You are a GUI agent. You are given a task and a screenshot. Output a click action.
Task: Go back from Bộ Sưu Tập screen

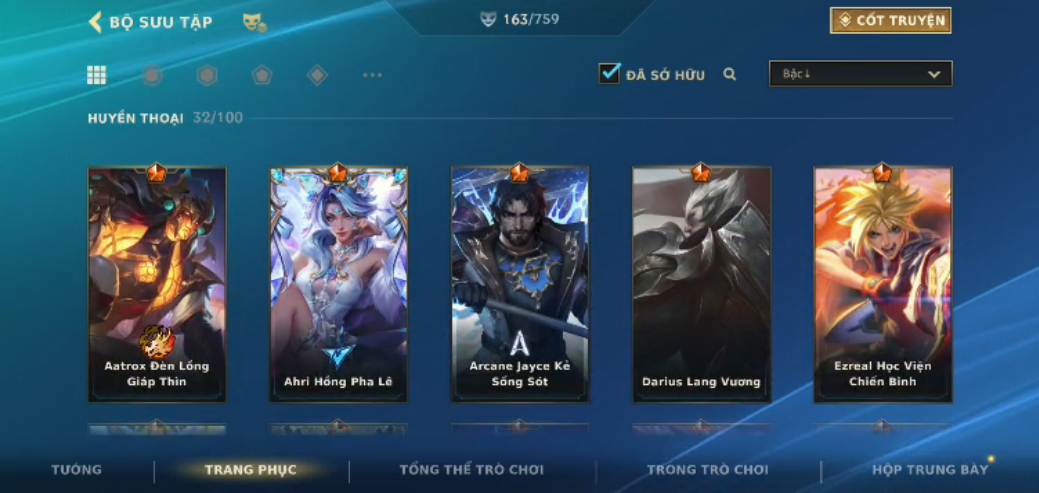pos(96,22)
